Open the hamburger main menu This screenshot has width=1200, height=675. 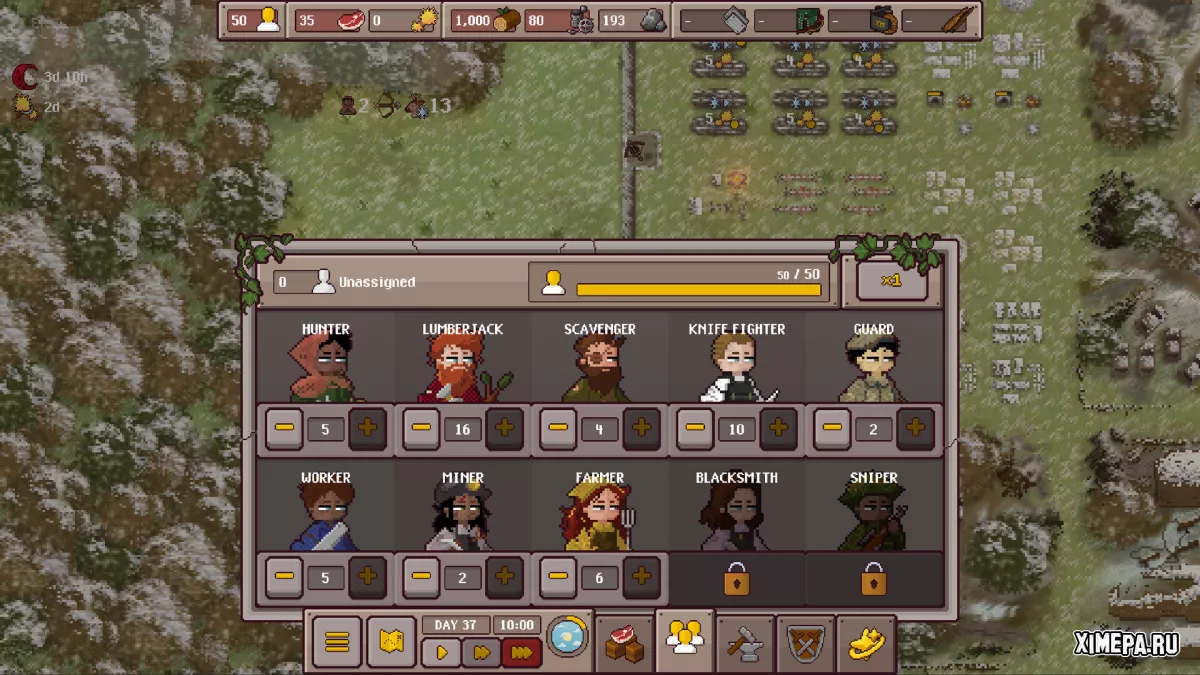tap(337, 642)
